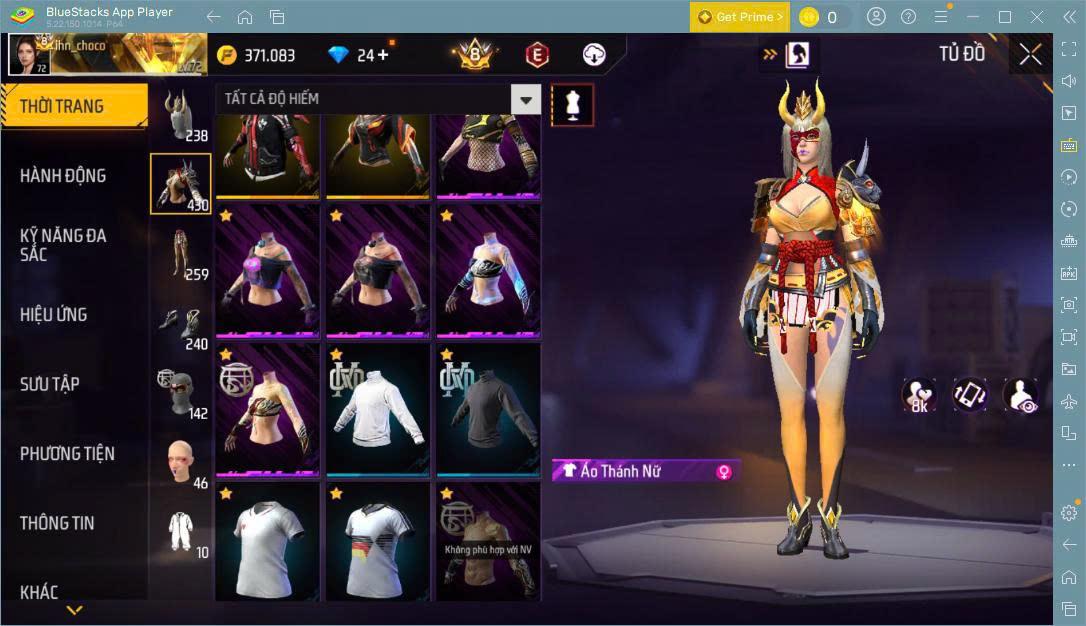The width and height of the screenshot is (1086, 626).
Task: Toggle the mannequin preview button
Action: pyautogui.click(x=573, y=104)
